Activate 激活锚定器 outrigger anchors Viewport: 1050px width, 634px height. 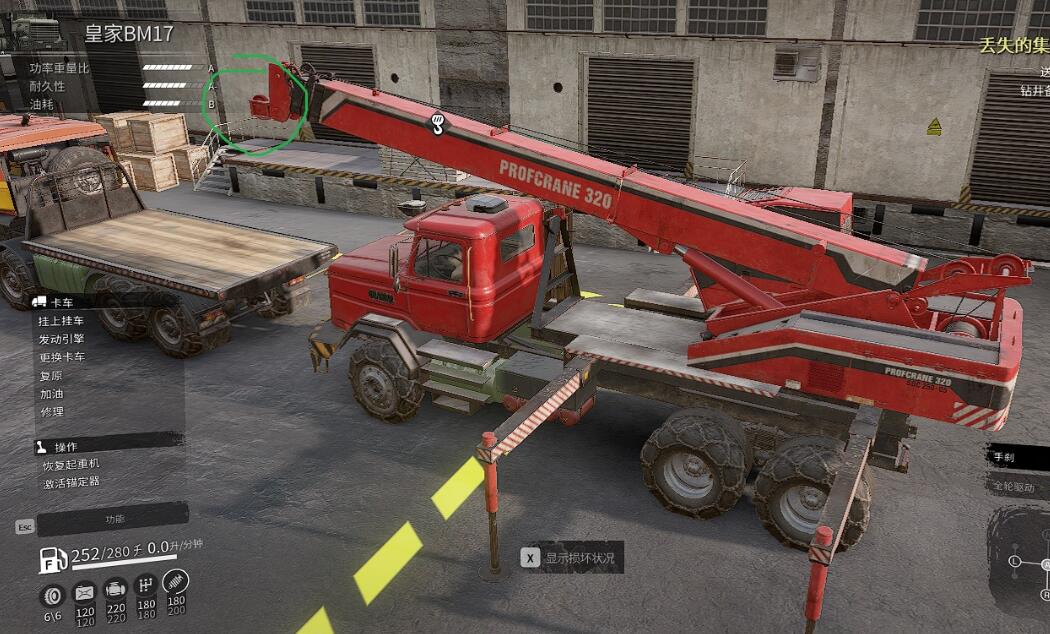click(70, 483)
